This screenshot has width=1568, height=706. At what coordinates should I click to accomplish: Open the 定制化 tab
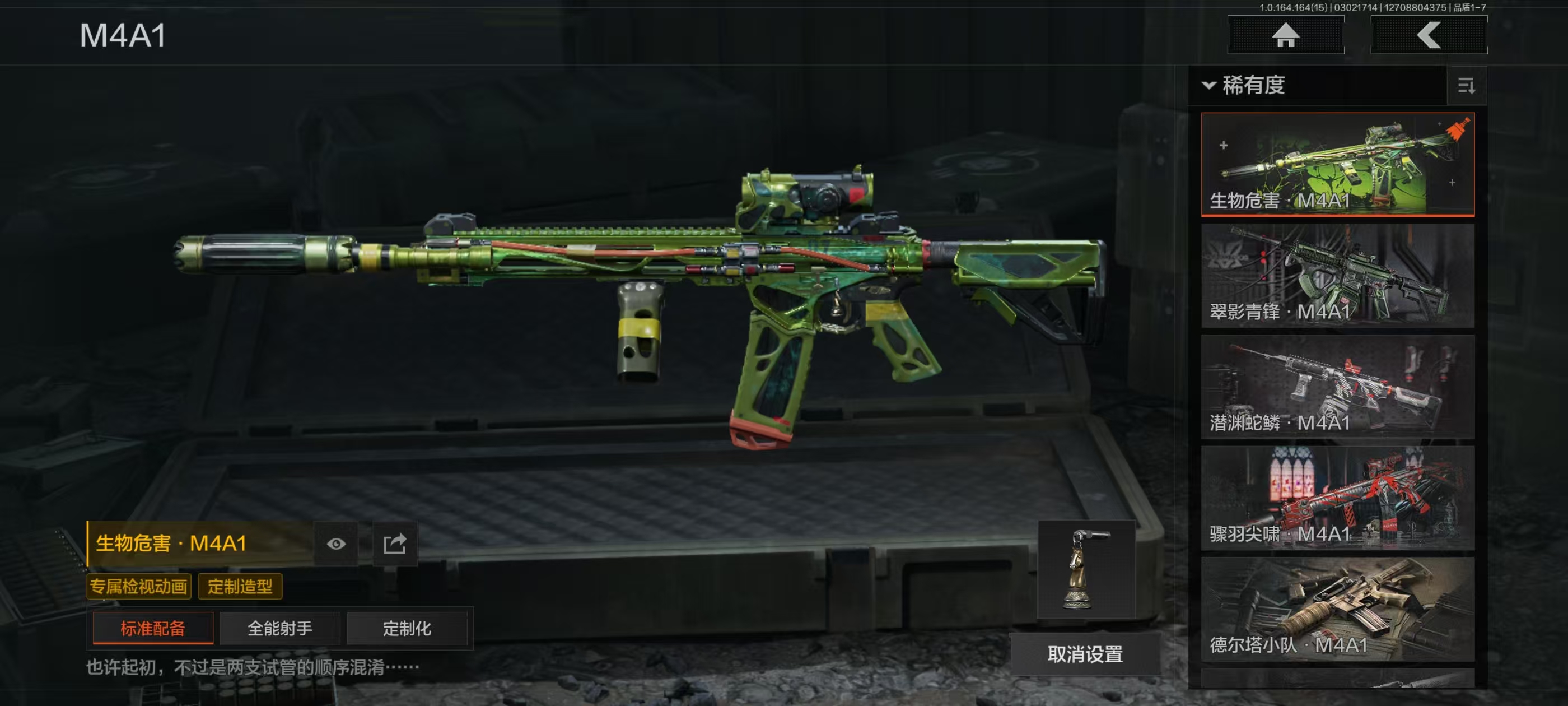[x=407, y=628]
